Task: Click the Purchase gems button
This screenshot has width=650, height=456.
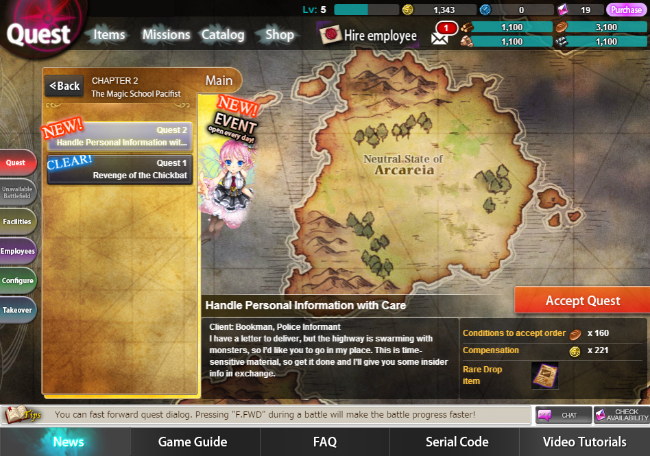Action: [x=626, y=10]
